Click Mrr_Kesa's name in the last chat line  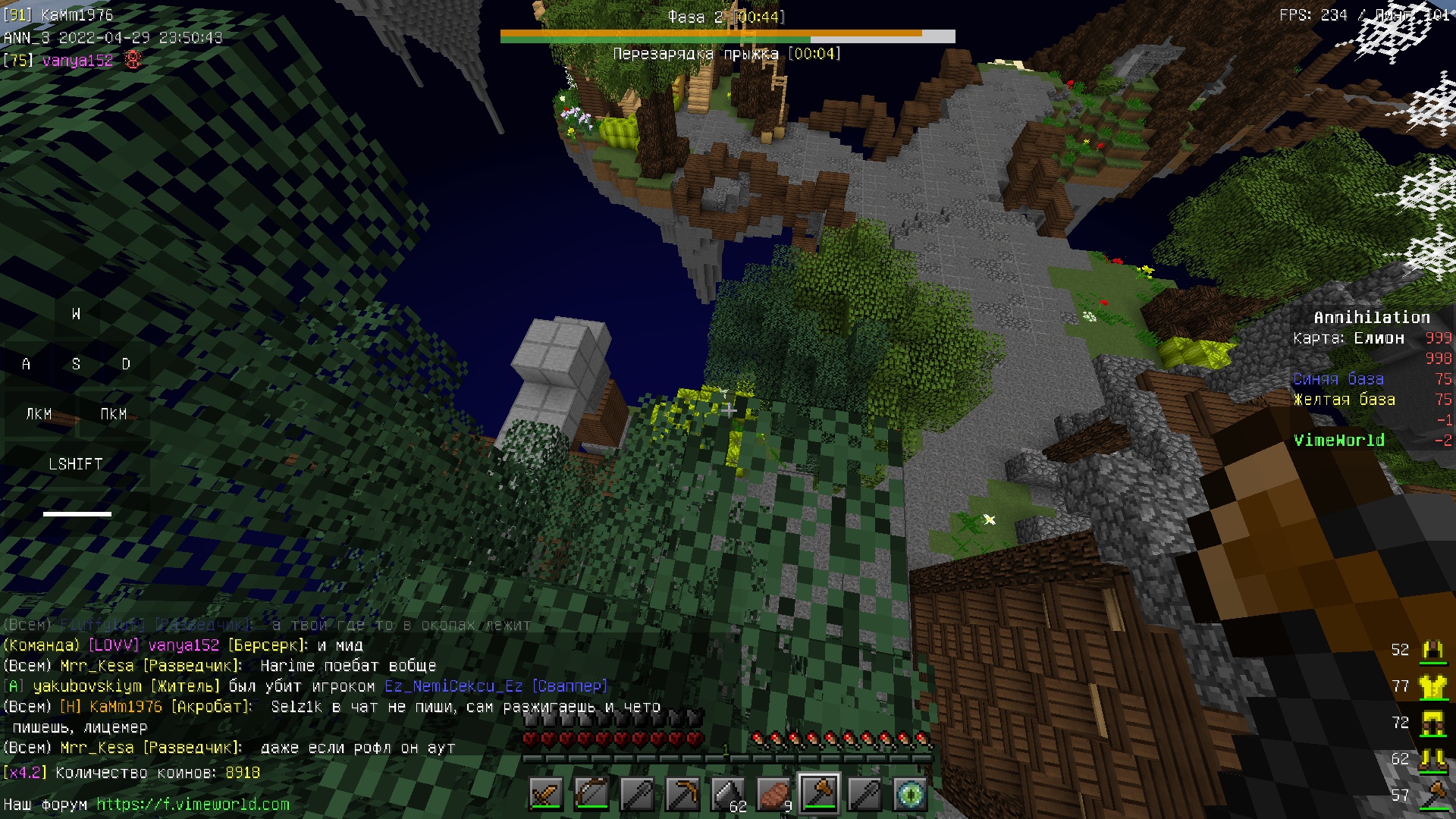97,748
